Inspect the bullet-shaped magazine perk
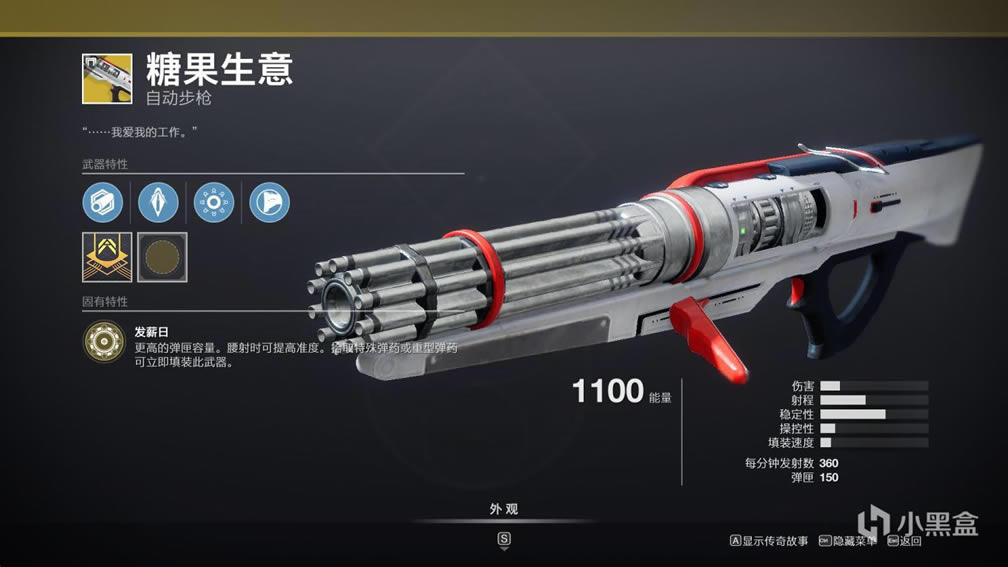This screenshot has height=567, width=1008. pyautogui.click(x=158, y=202)
